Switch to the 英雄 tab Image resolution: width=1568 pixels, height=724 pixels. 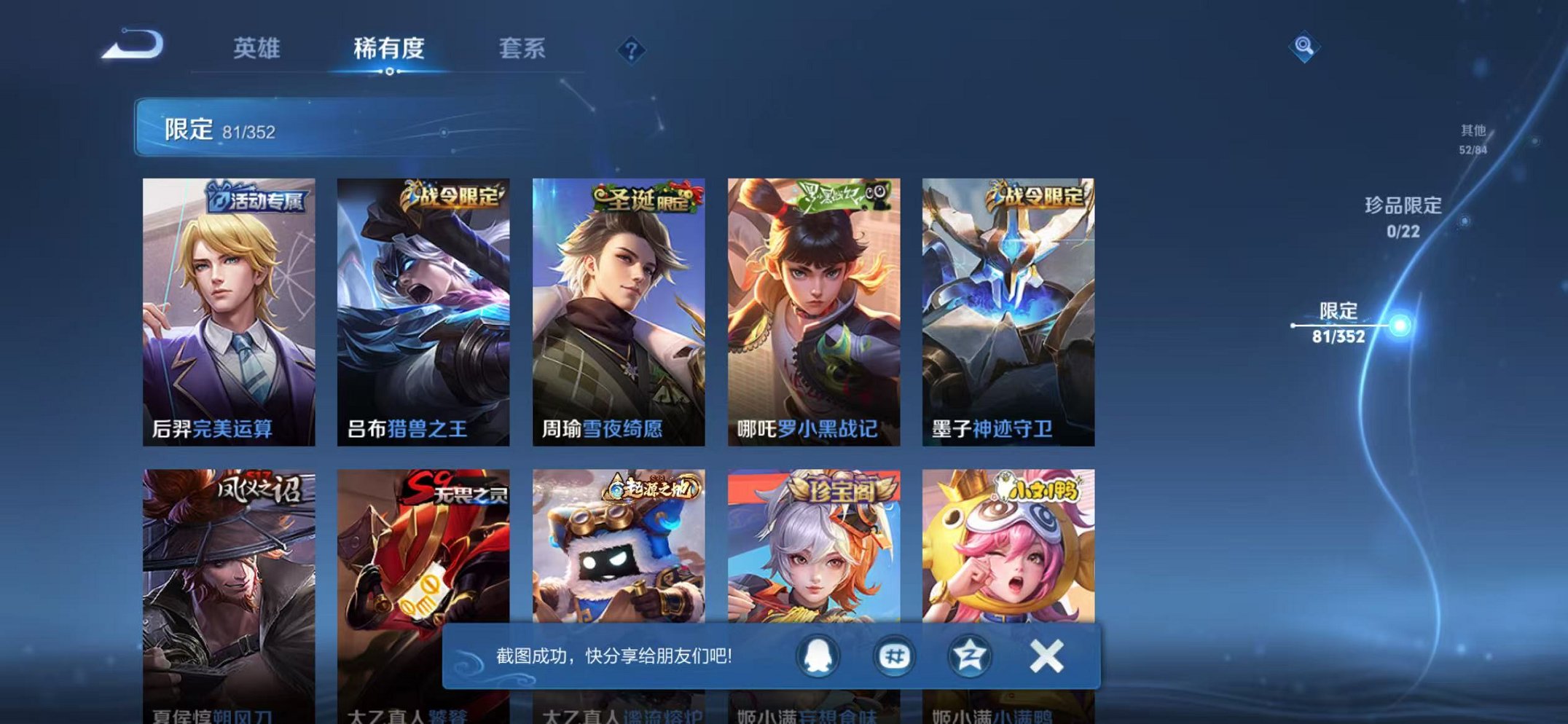(x=259, y=46)
